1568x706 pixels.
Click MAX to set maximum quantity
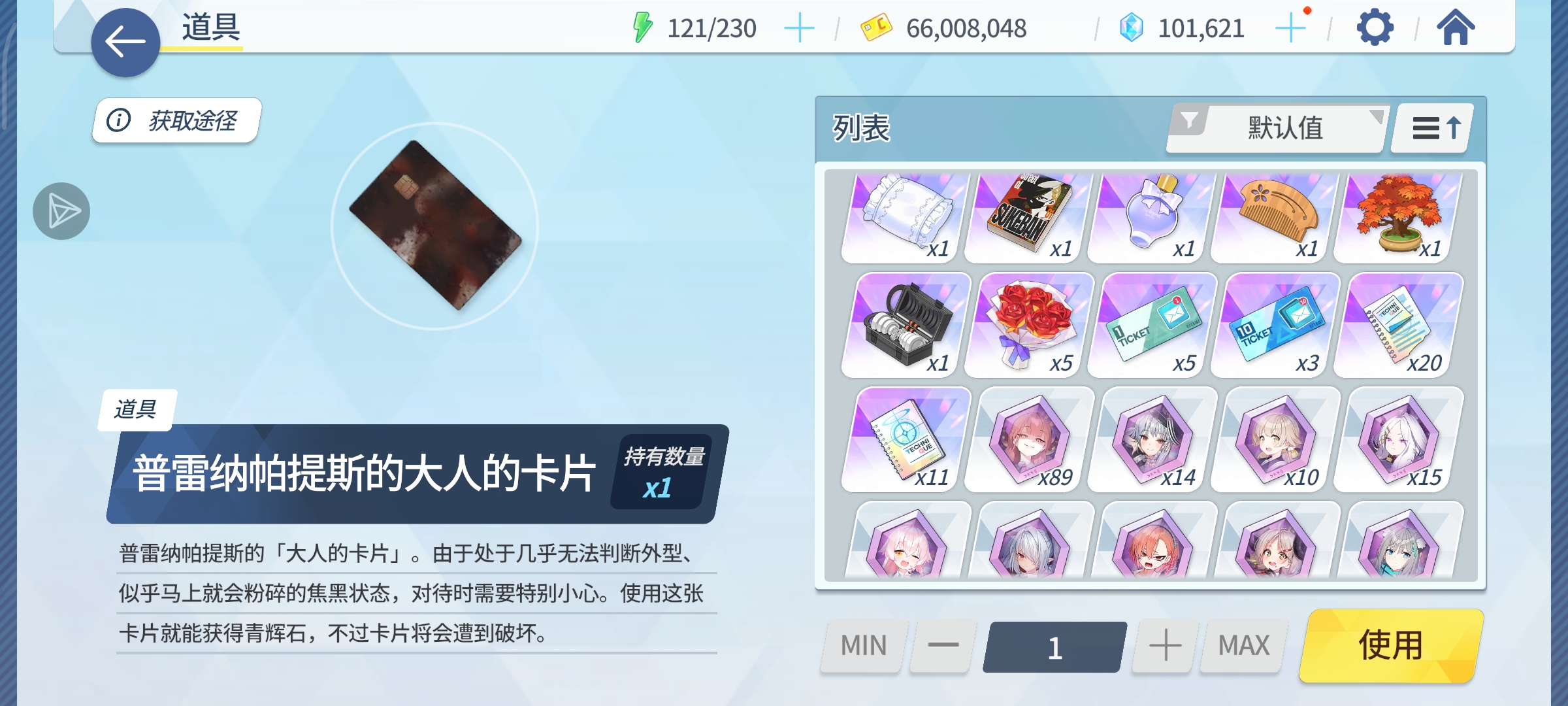pos(1243,645)
